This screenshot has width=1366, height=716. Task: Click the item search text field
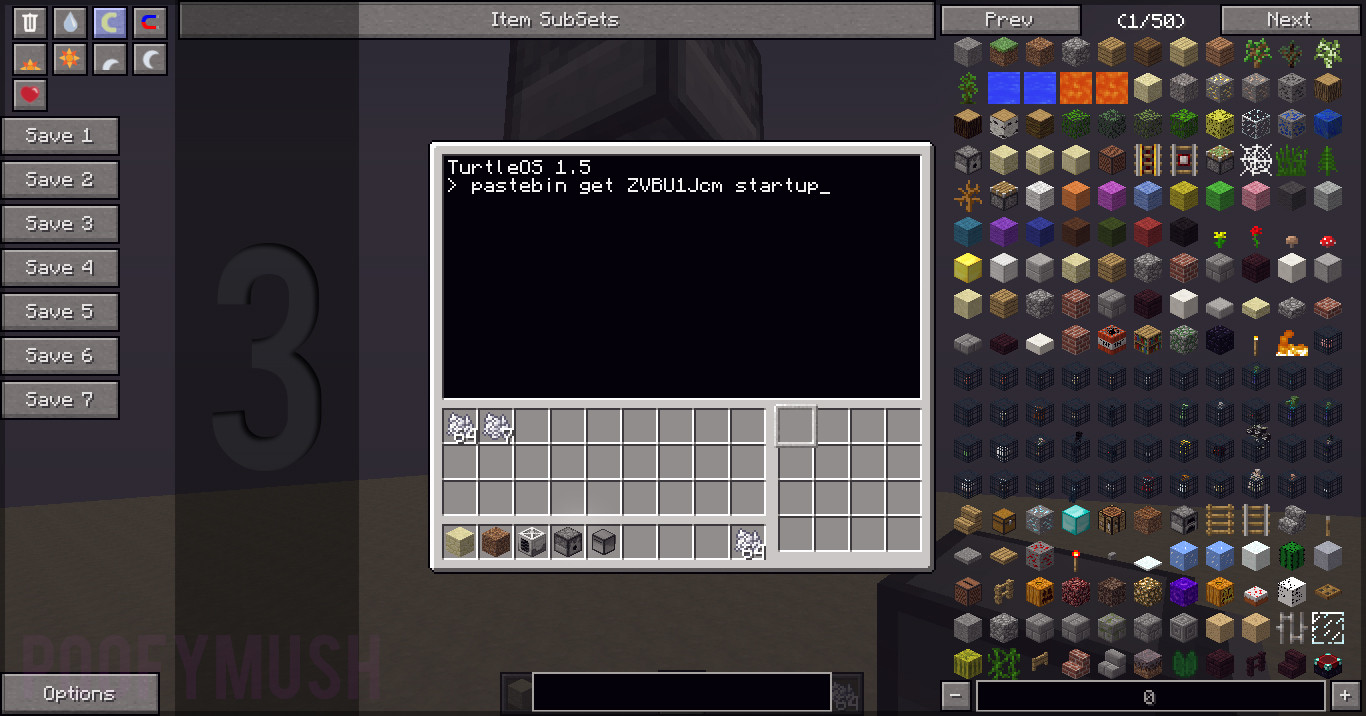pyautogui.click(x=681, y=692)
